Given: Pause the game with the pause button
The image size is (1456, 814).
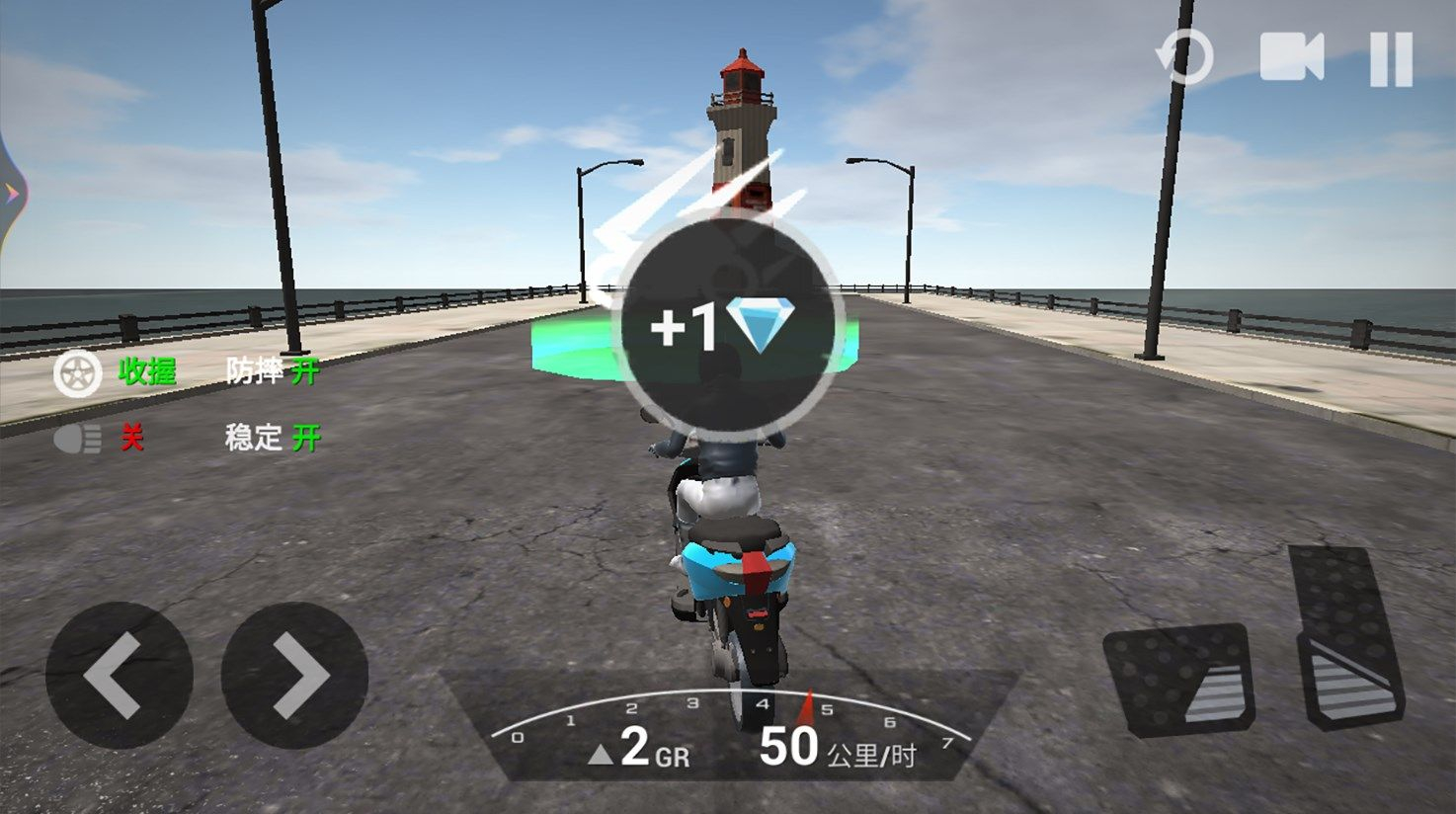Looking at the screenshot, I should pos(1391,58).
